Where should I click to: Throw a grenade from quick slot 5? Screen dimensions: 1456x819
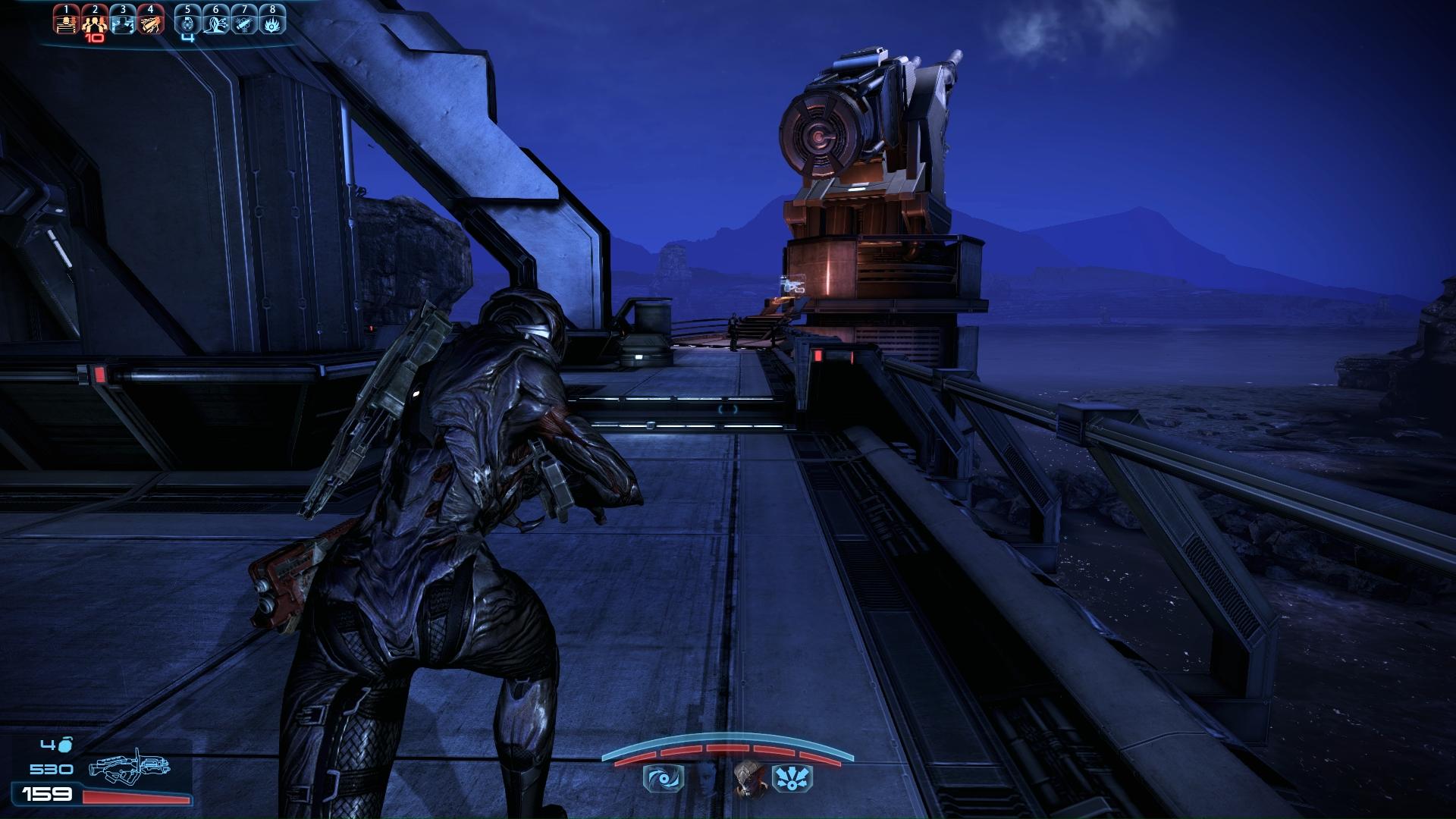[188, 20]
